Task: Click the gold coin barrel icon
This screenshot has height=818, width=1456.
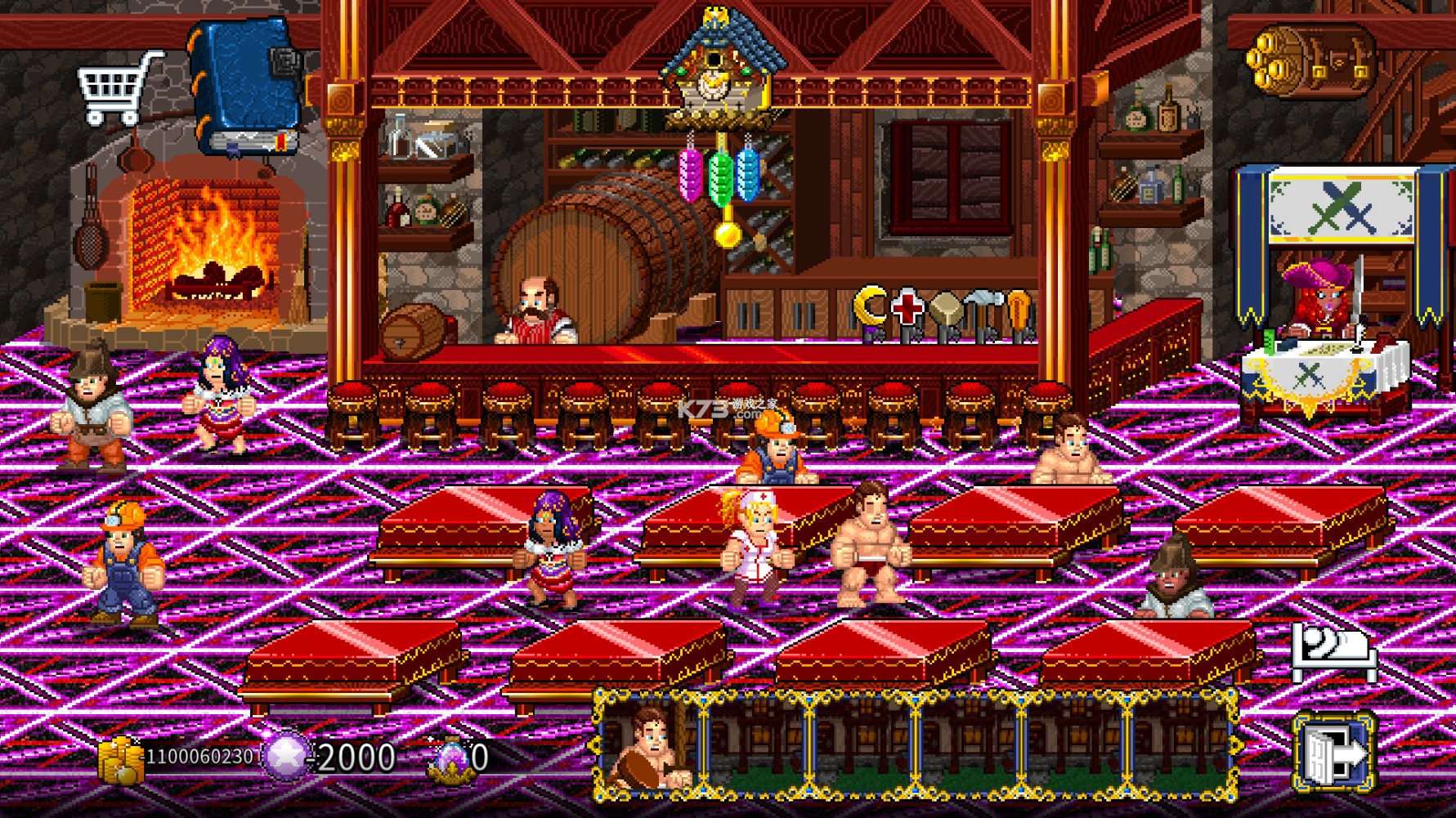Action: (1310, 60)
